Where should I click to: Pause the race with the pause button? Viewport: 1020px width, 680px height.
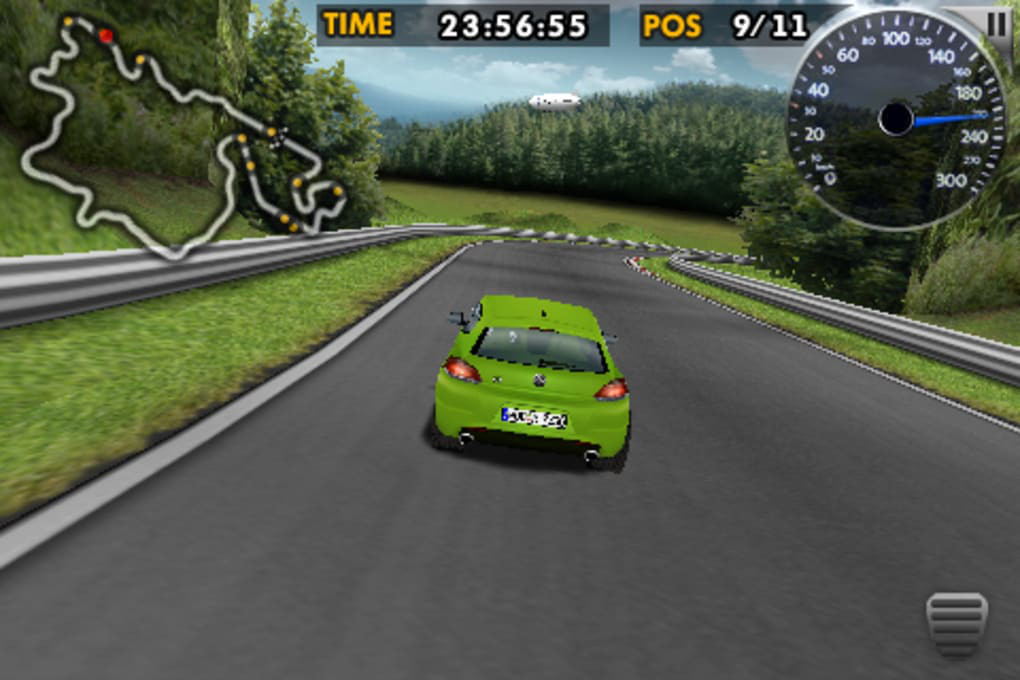click(x=996, y=24)
